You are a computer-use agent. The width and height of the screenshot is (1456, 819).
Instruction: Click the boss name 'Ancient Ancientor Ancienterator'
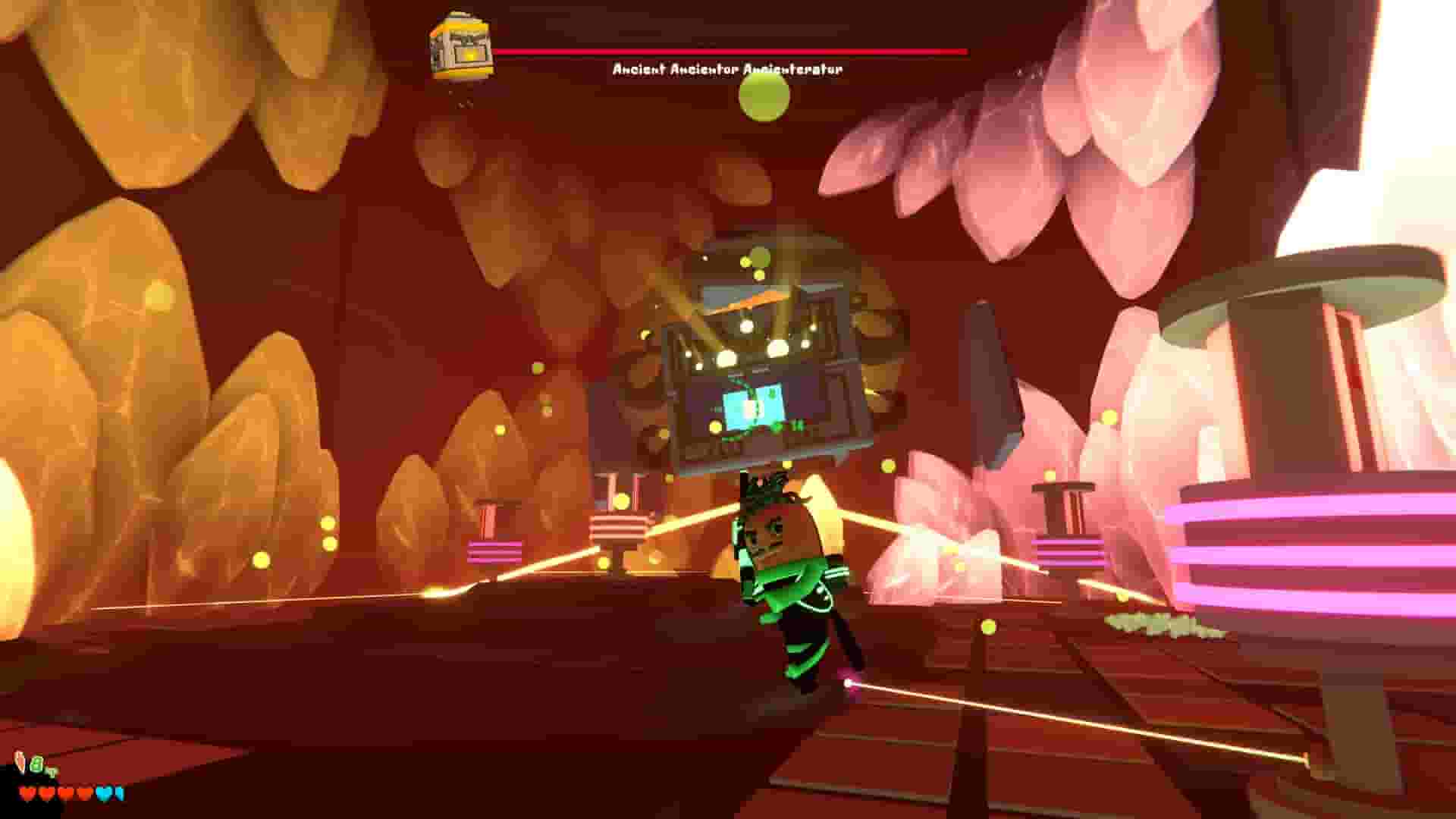[x=726, y=68]
